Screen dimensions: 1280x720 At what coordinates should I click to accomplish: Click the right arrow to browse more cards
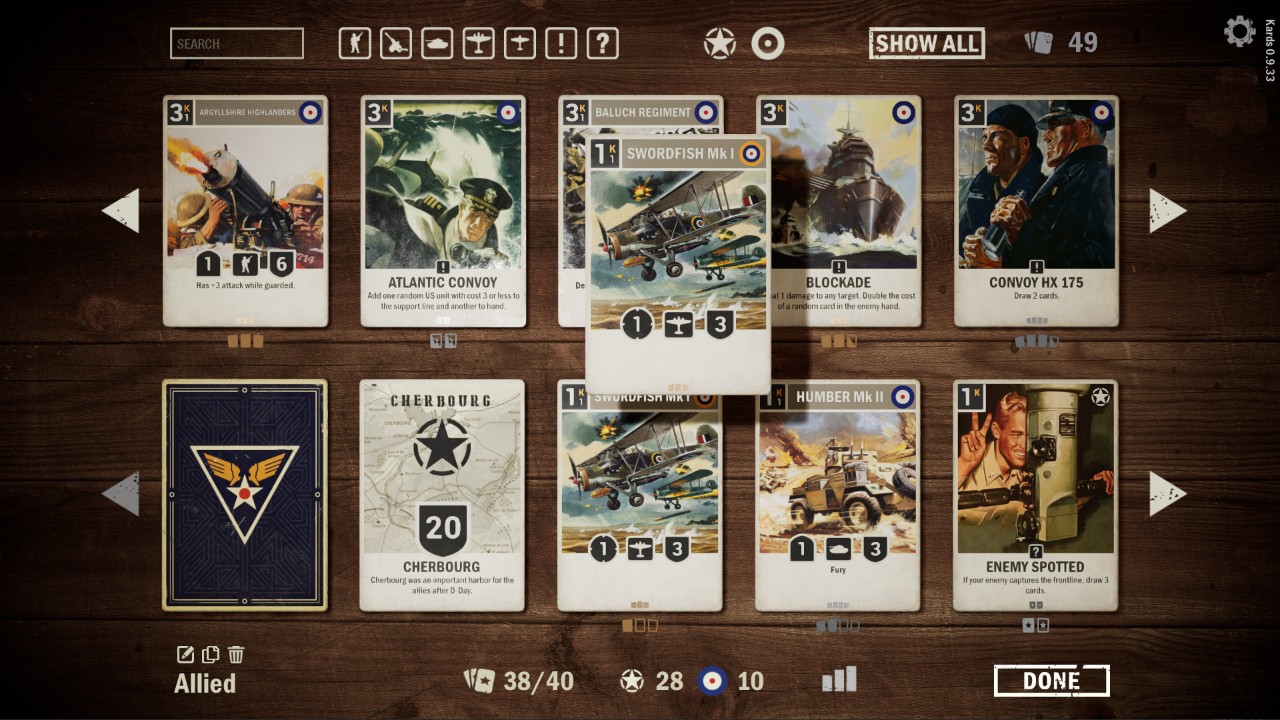[1168, 210]
